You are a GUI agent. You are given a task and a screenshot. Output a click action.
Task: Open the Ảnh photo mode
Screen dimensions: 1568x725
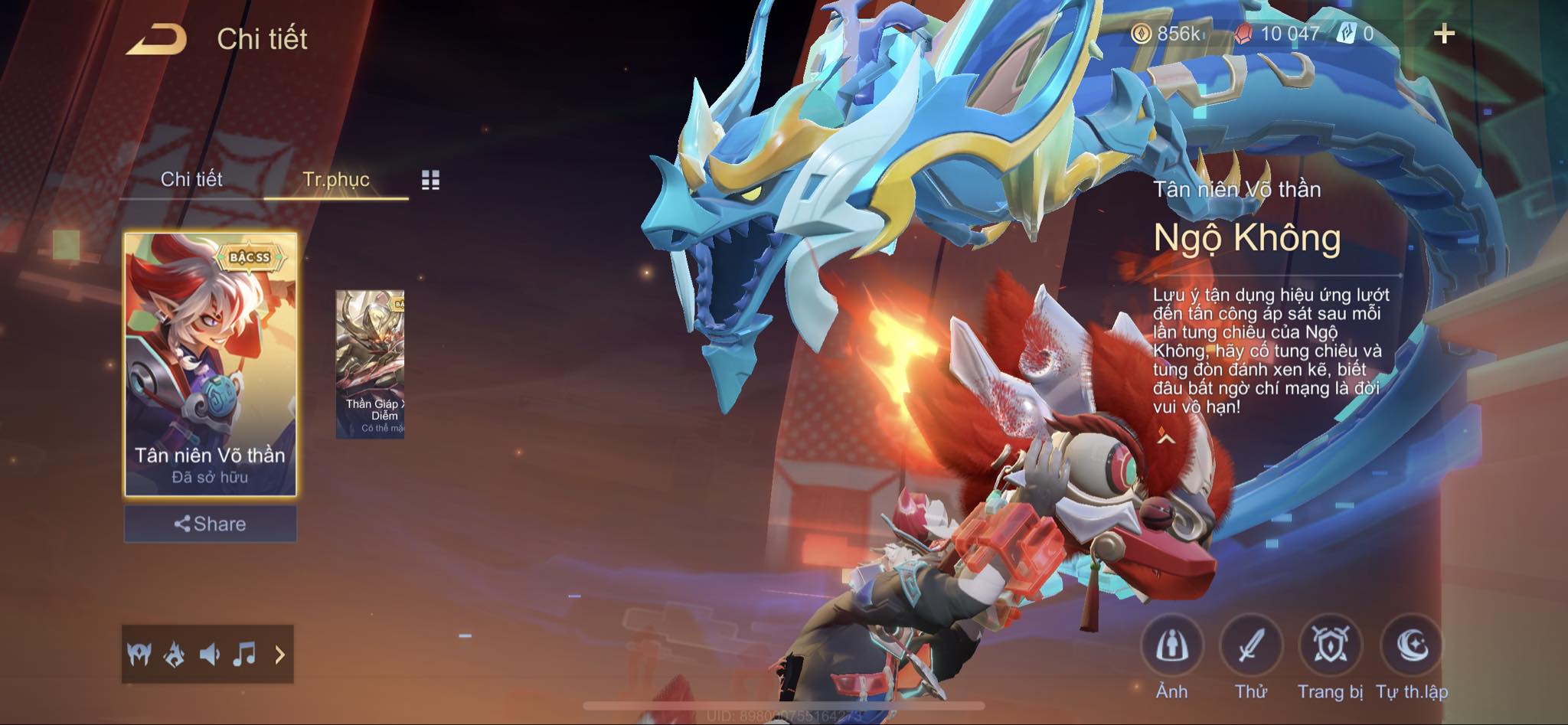tap(1171, 647)
